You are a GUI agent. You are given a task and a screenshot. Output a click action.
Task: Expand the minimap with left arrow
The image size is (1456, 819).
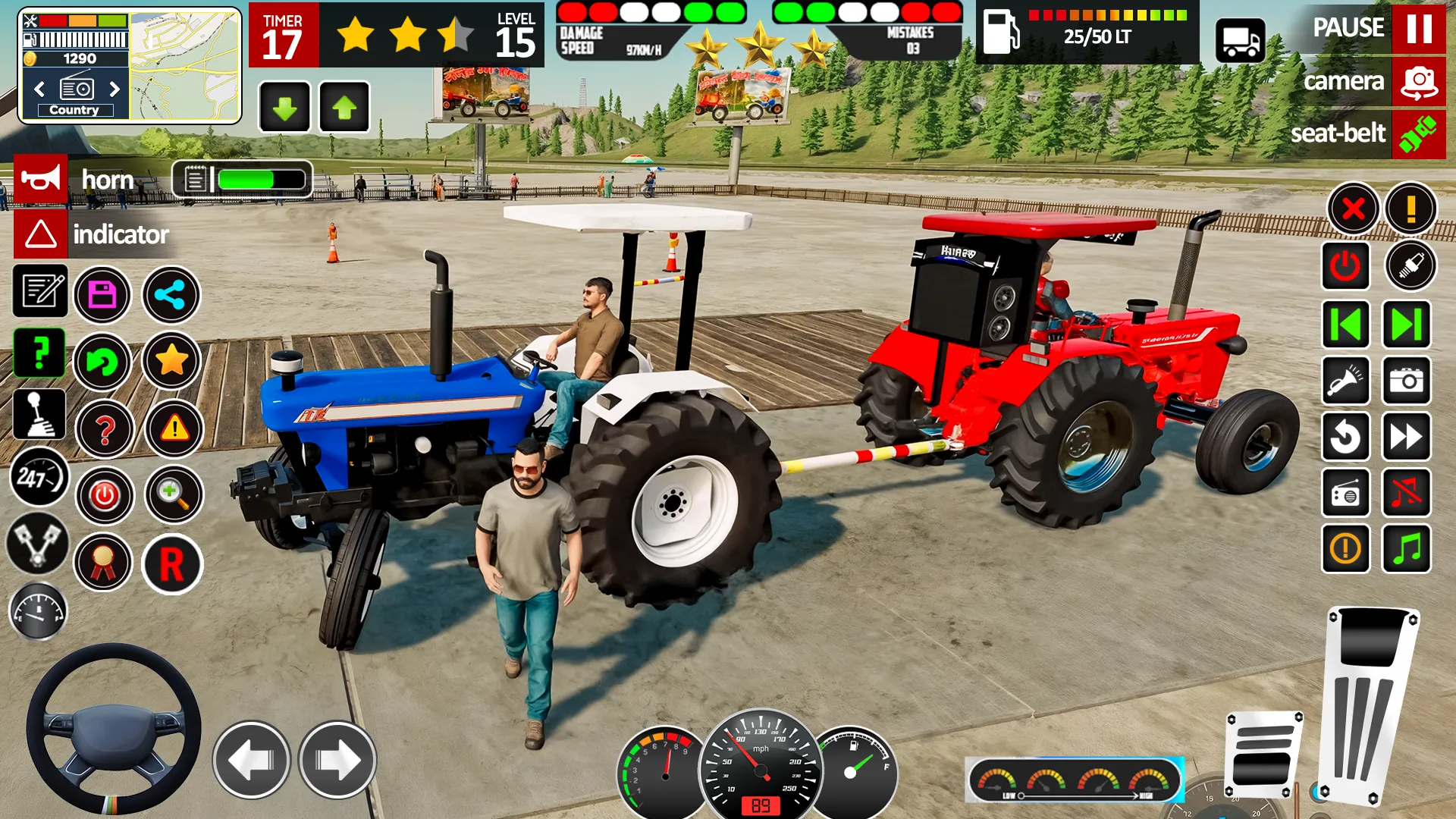[x=38, y=89]
